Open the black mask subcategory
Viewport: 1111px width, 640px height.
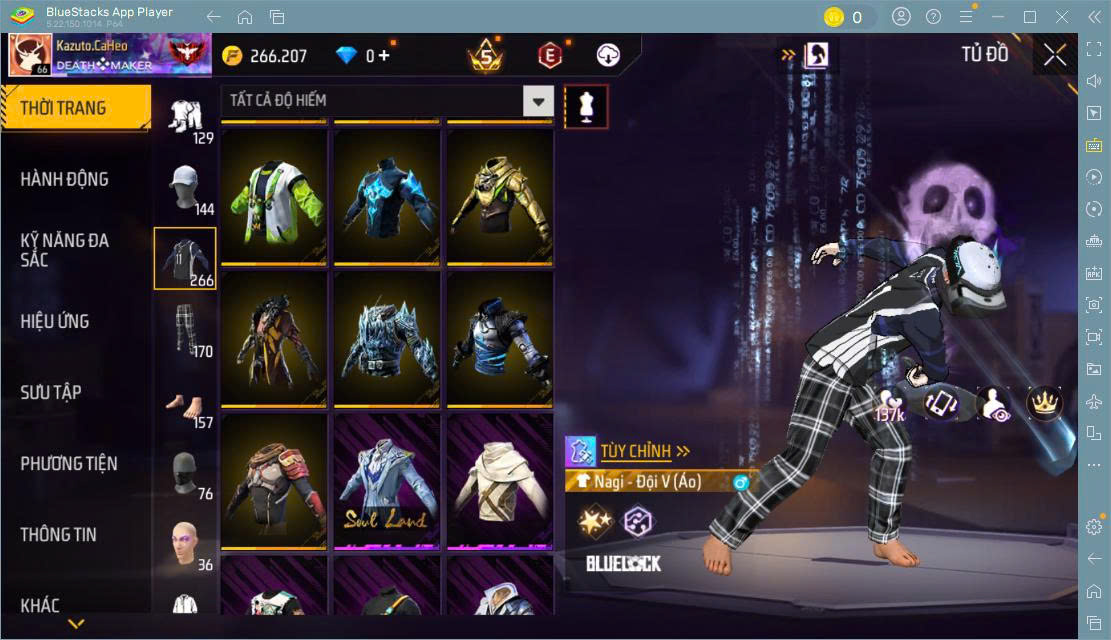coord(185,473)
